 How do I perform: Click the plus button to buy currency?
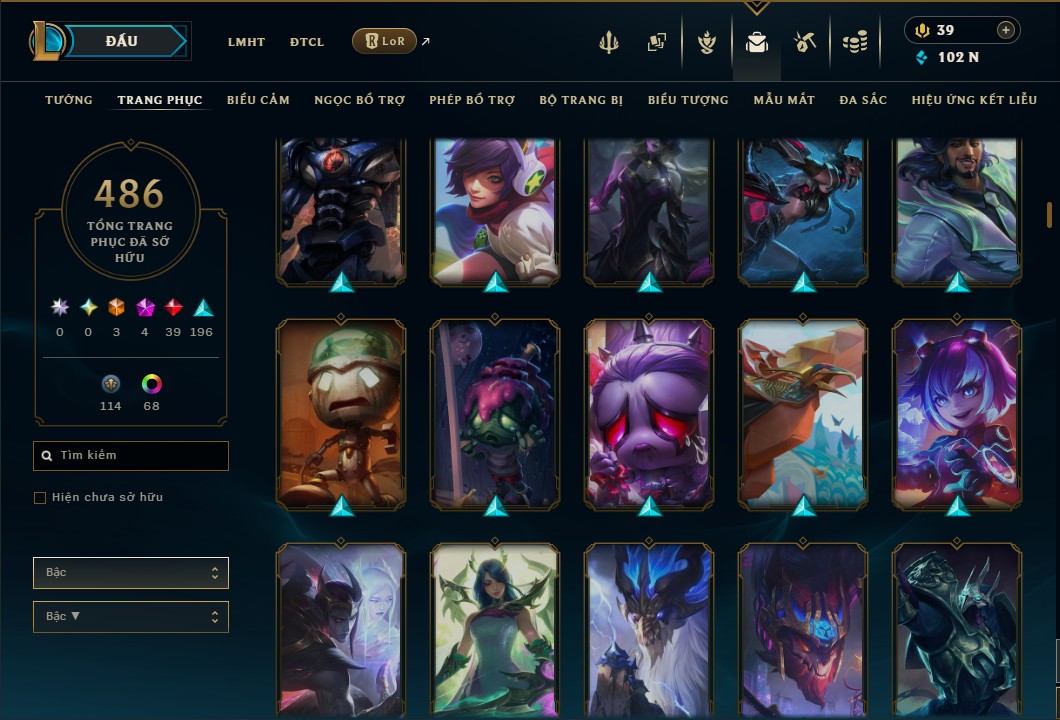tap(1005, 31)
